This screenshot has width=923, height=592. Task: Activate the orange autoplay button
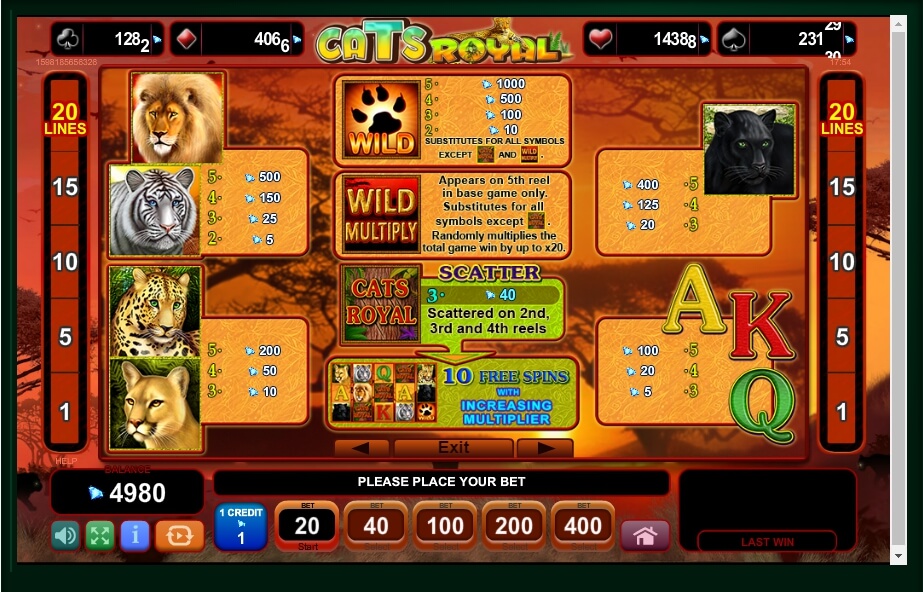pos(180,535)
